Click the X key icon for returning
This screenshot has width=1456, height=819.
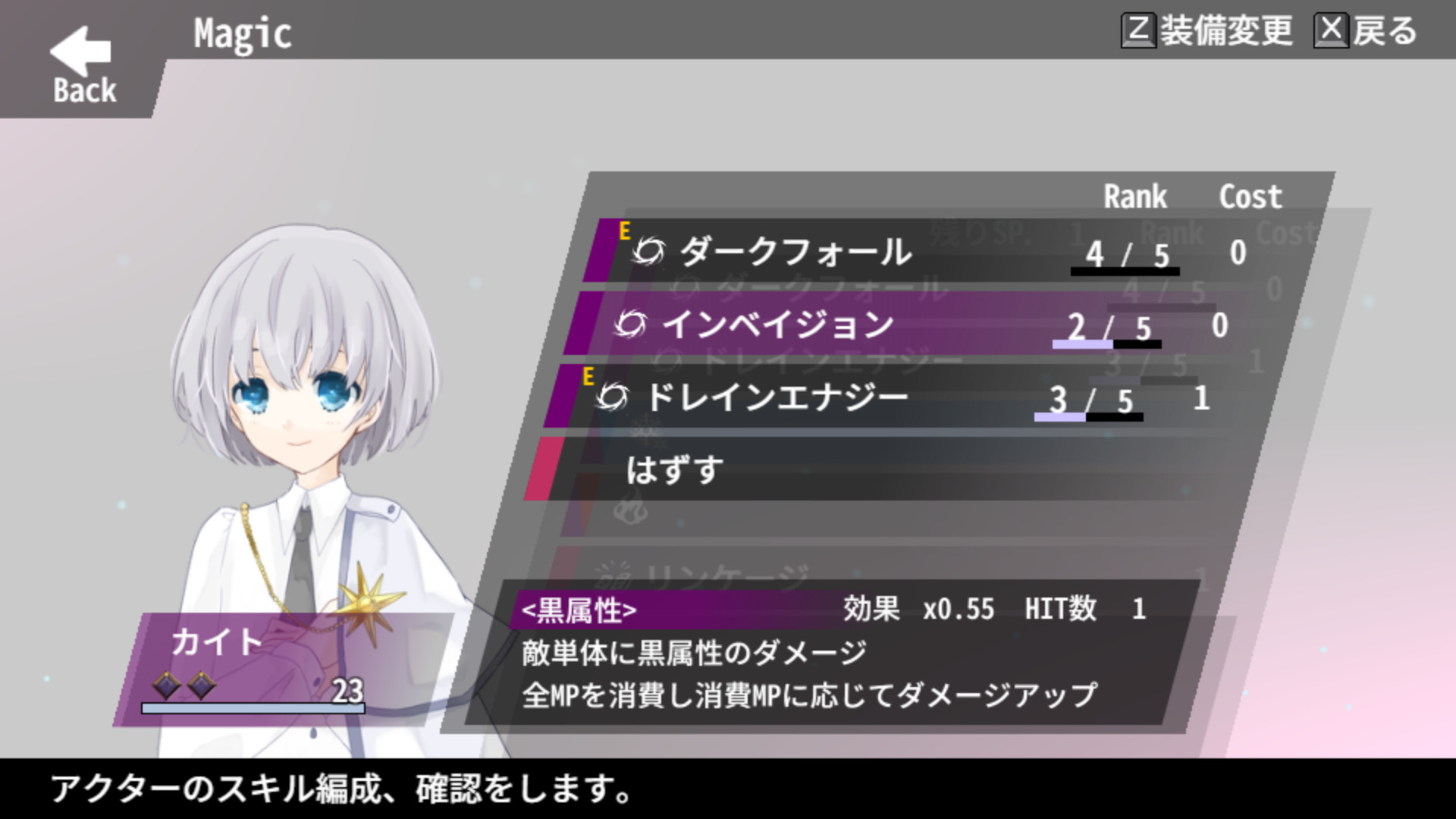coord(1332,32)
